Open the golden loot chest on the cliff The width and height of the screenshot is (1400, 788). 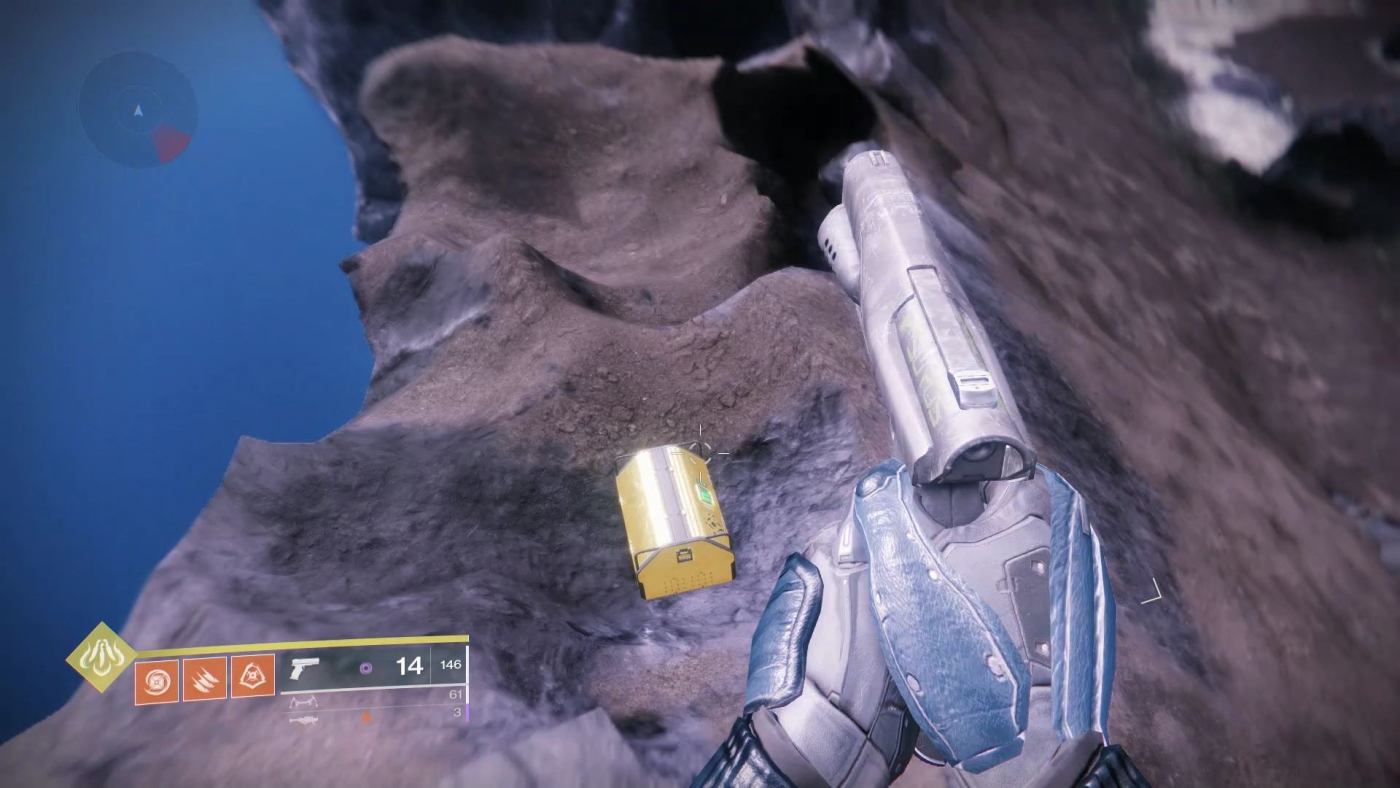tap(675, 520)
